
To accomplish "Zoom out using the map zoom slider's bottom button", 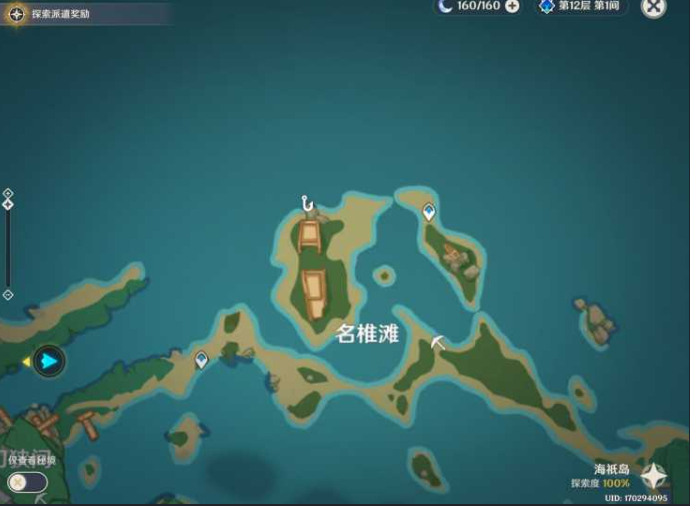I will coord(8,295).
